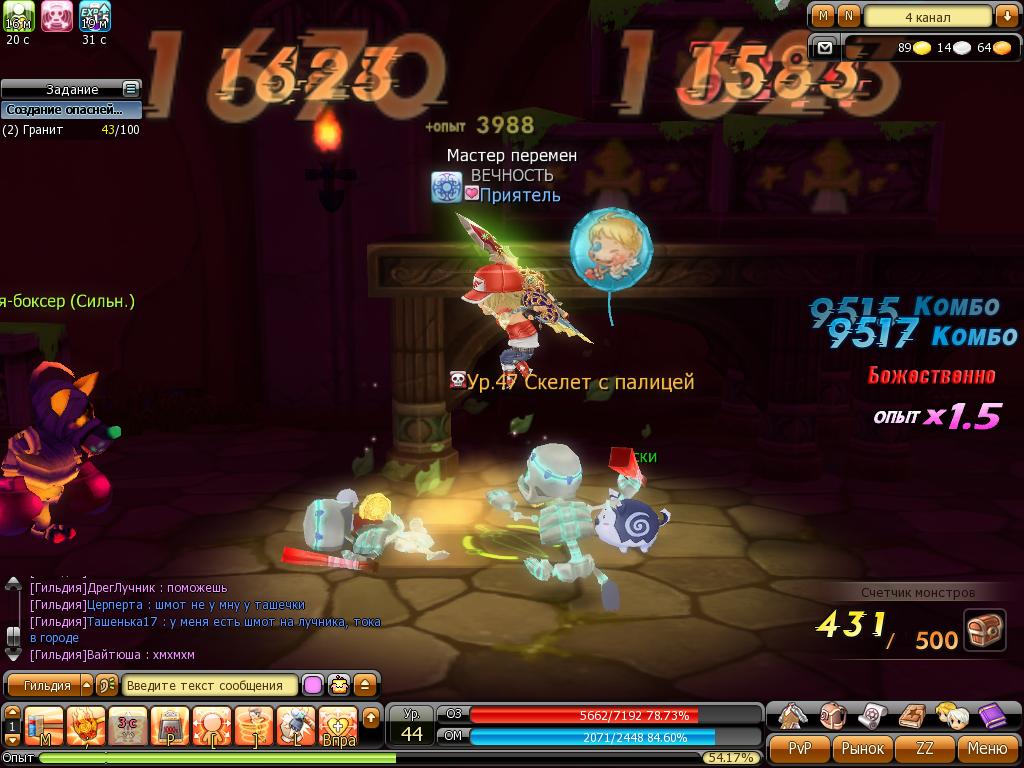The height and width of the screenshot is (768, 1024).
Task: Open the backpack inventory icon
Action: (832, 715)
